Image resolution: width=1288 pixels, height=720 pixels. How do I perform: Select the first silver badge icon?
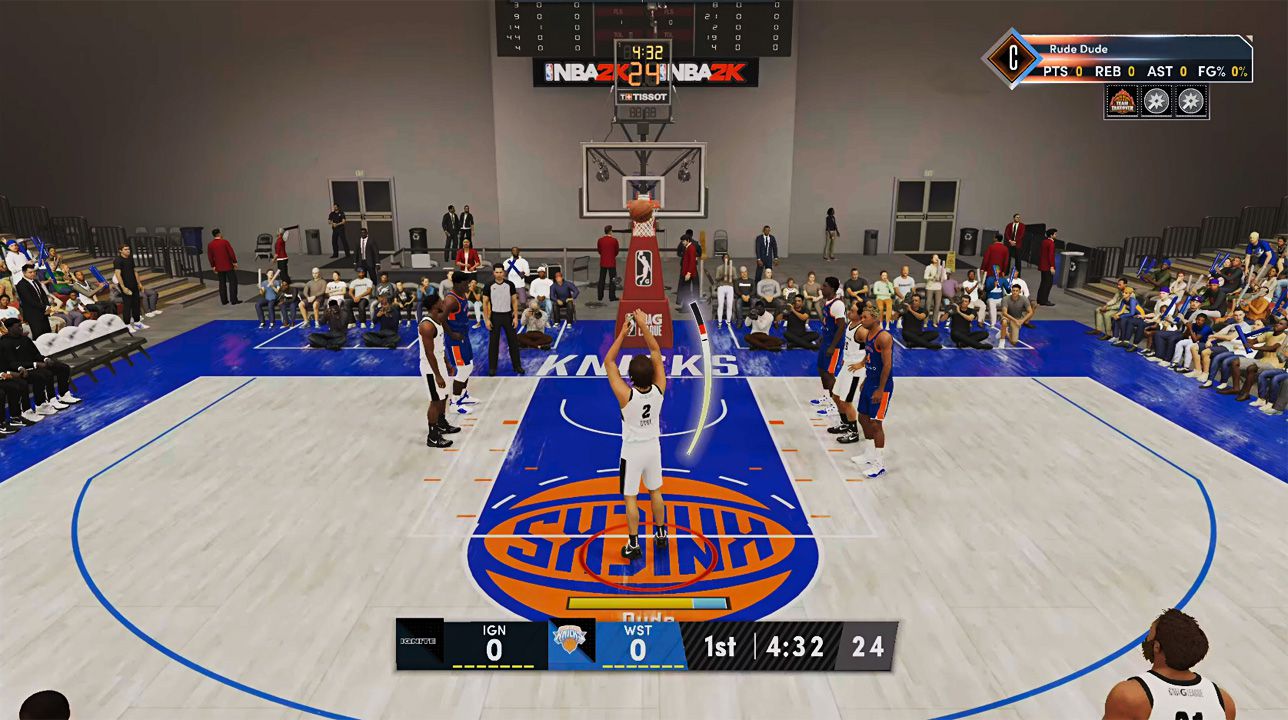1158,101
